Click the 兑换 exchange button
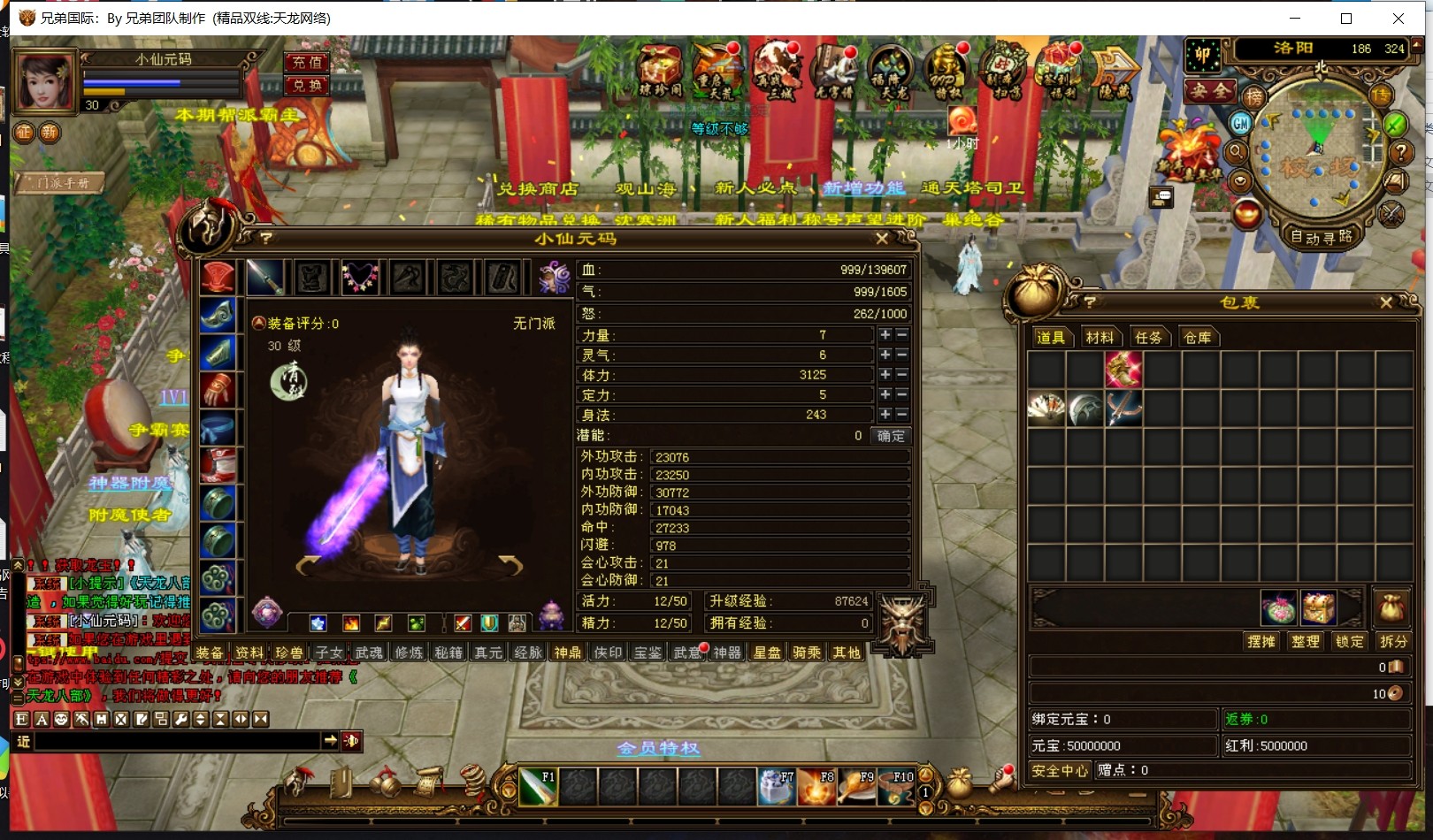The height and width of the screenshot is (840, 1433). pyautogui.click(x=307, y=86)
